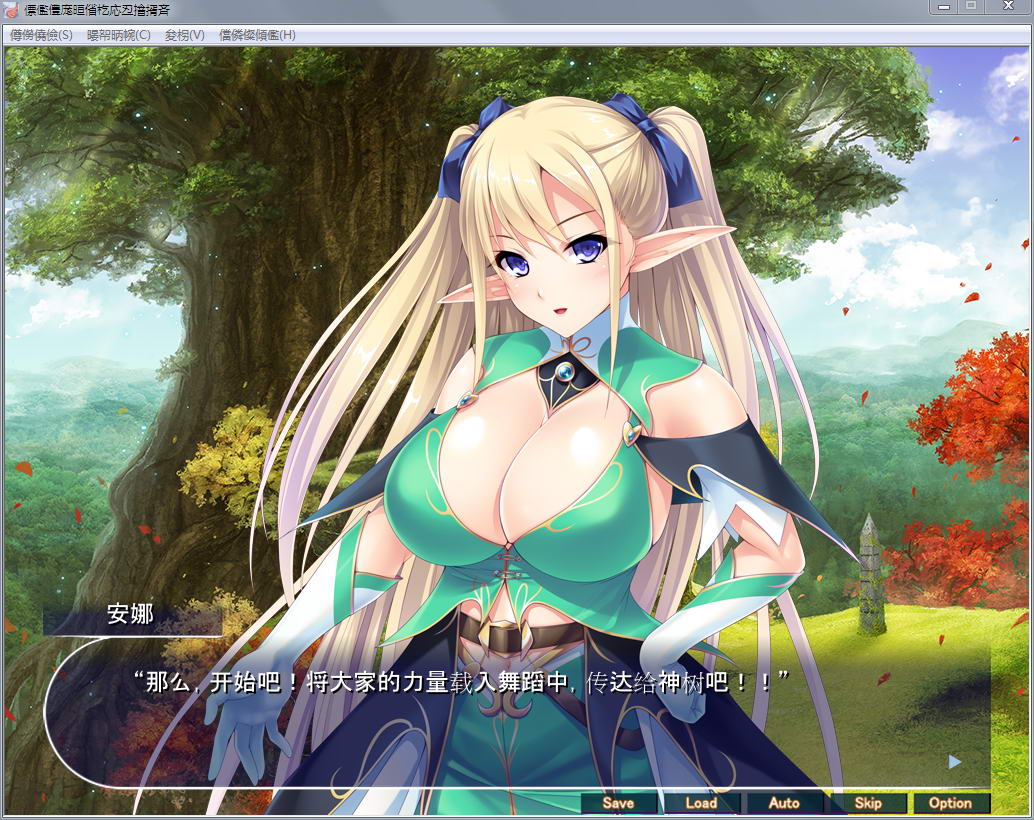Open the menu bar entry ending in (H)
1034x820 pixels.
tap(257, 35)
